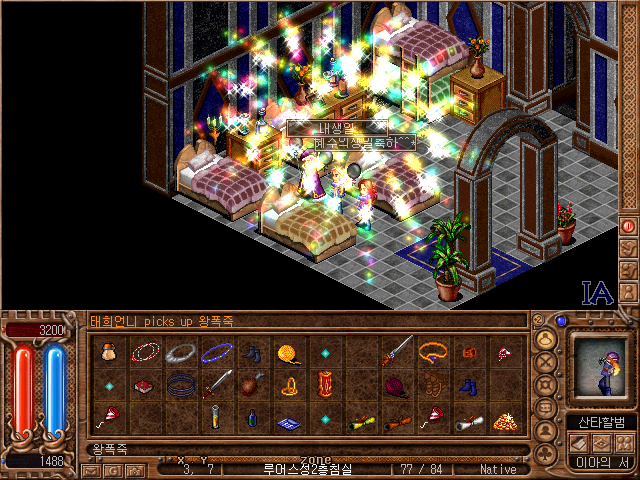Open the person silhouette sidebar button
This screenshot has width=640, height=480.
tap(628, 292)
